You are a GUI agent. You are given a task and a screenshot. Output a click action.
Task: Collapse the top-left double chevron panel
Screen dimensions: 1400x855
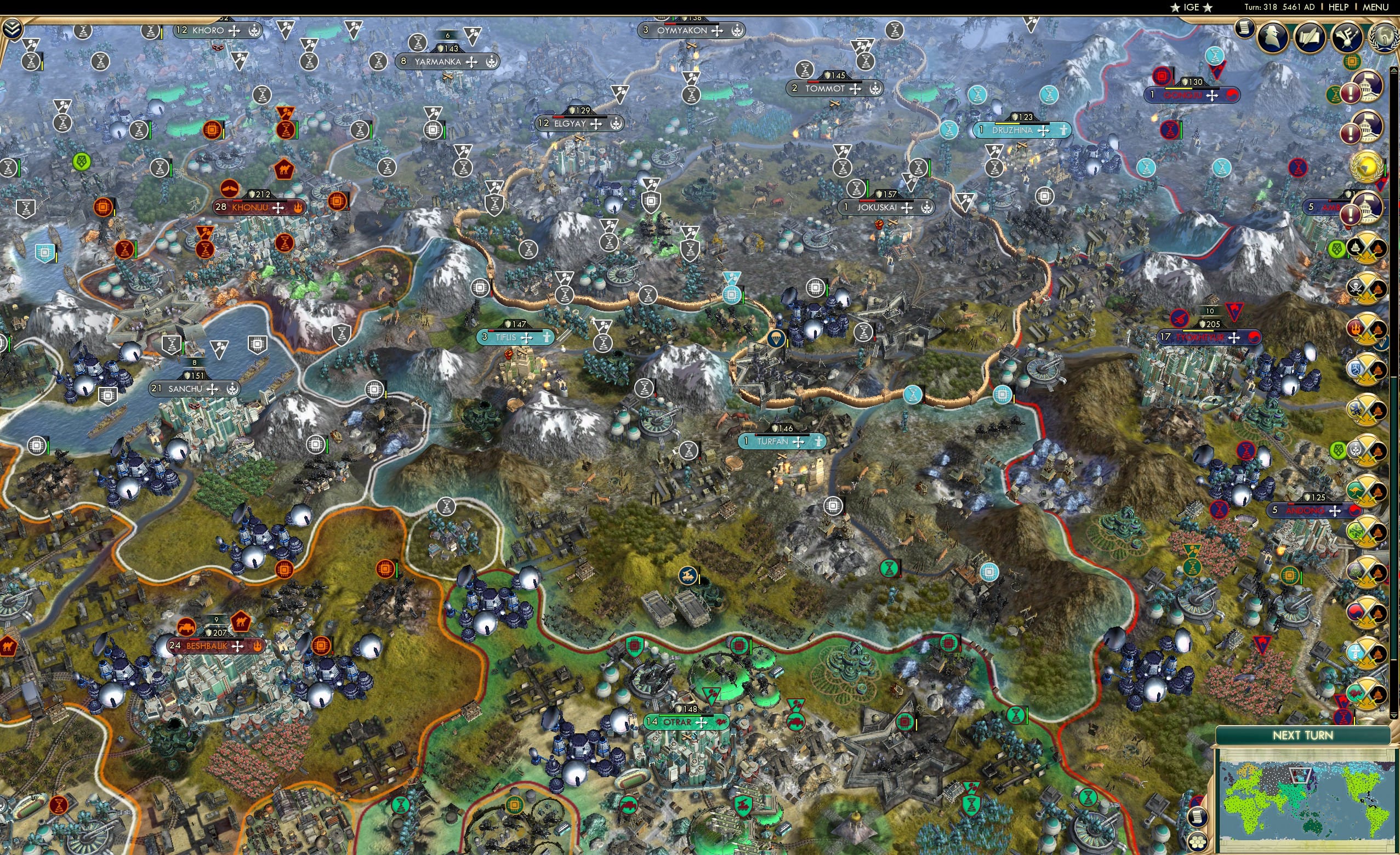pos(12,27)
